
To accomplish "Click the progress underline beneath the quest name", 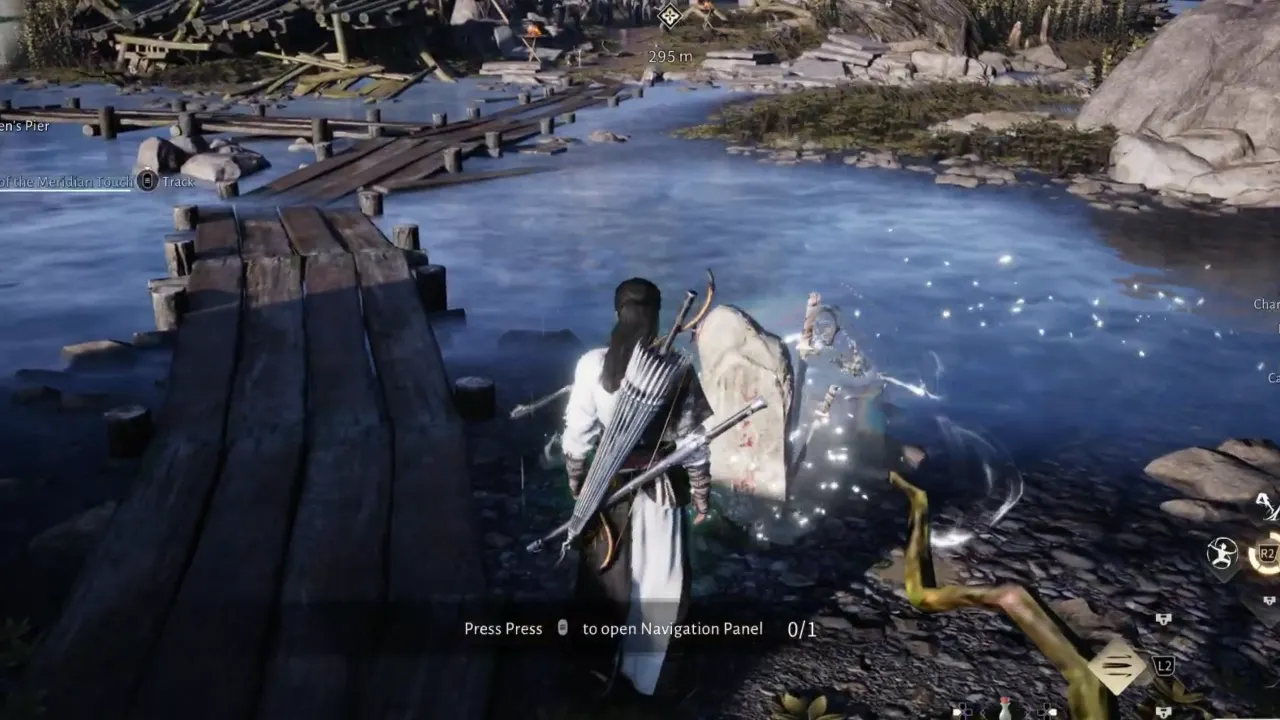I will point(64,192).
